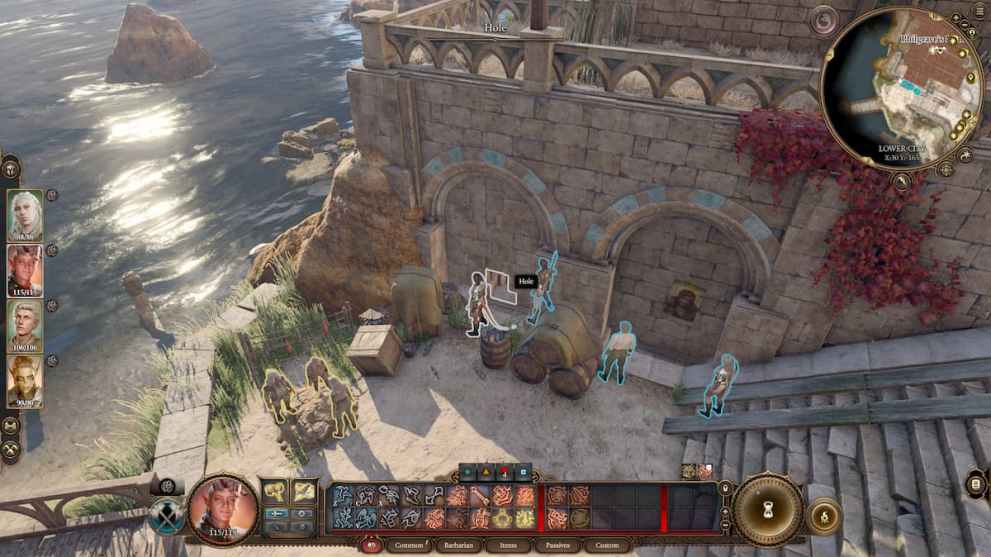The height and width of the screenshot is (557, 991).
Task: Switch to the Custom hotbar tab
Action: click(608, 546)
